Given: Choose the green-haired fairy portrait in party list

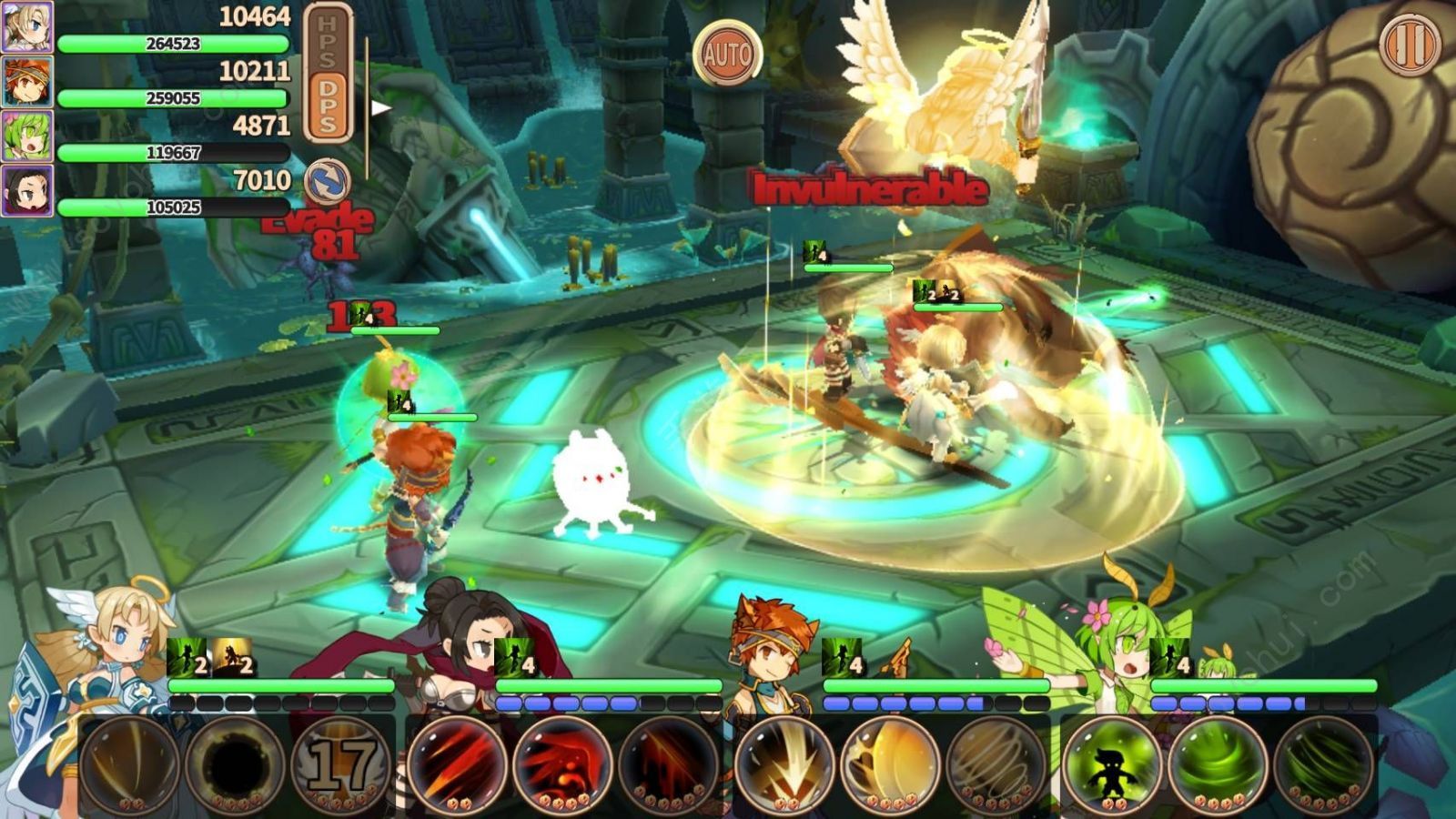Looking at the screenshot, I should [26, 136].
